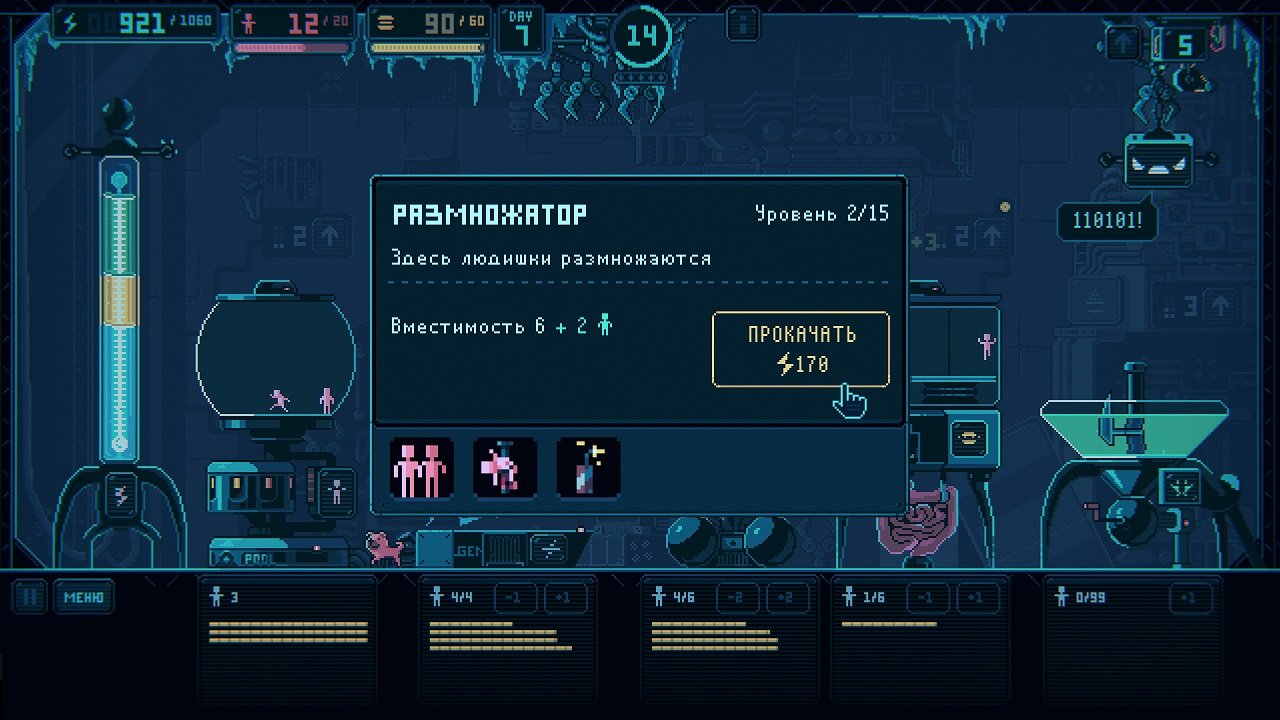Screen dimensions: 1280x720
Task: Click the -2 stepper on the 4/6 worker panel
Action: coord(734,597)
